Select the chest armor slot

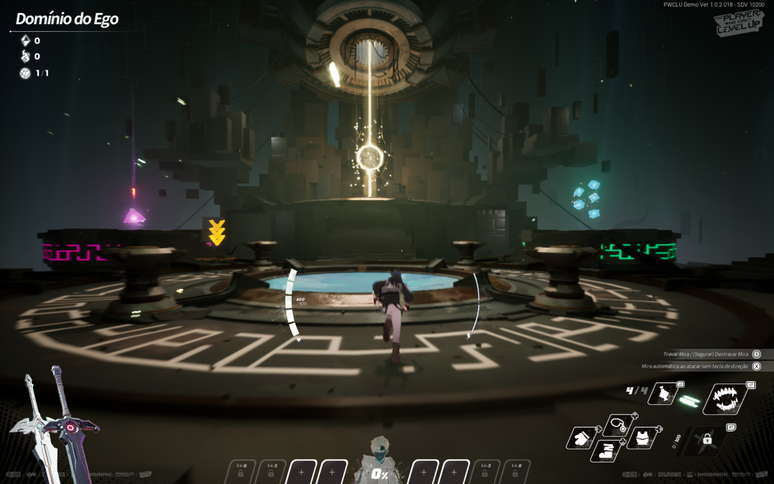(644, 437)
